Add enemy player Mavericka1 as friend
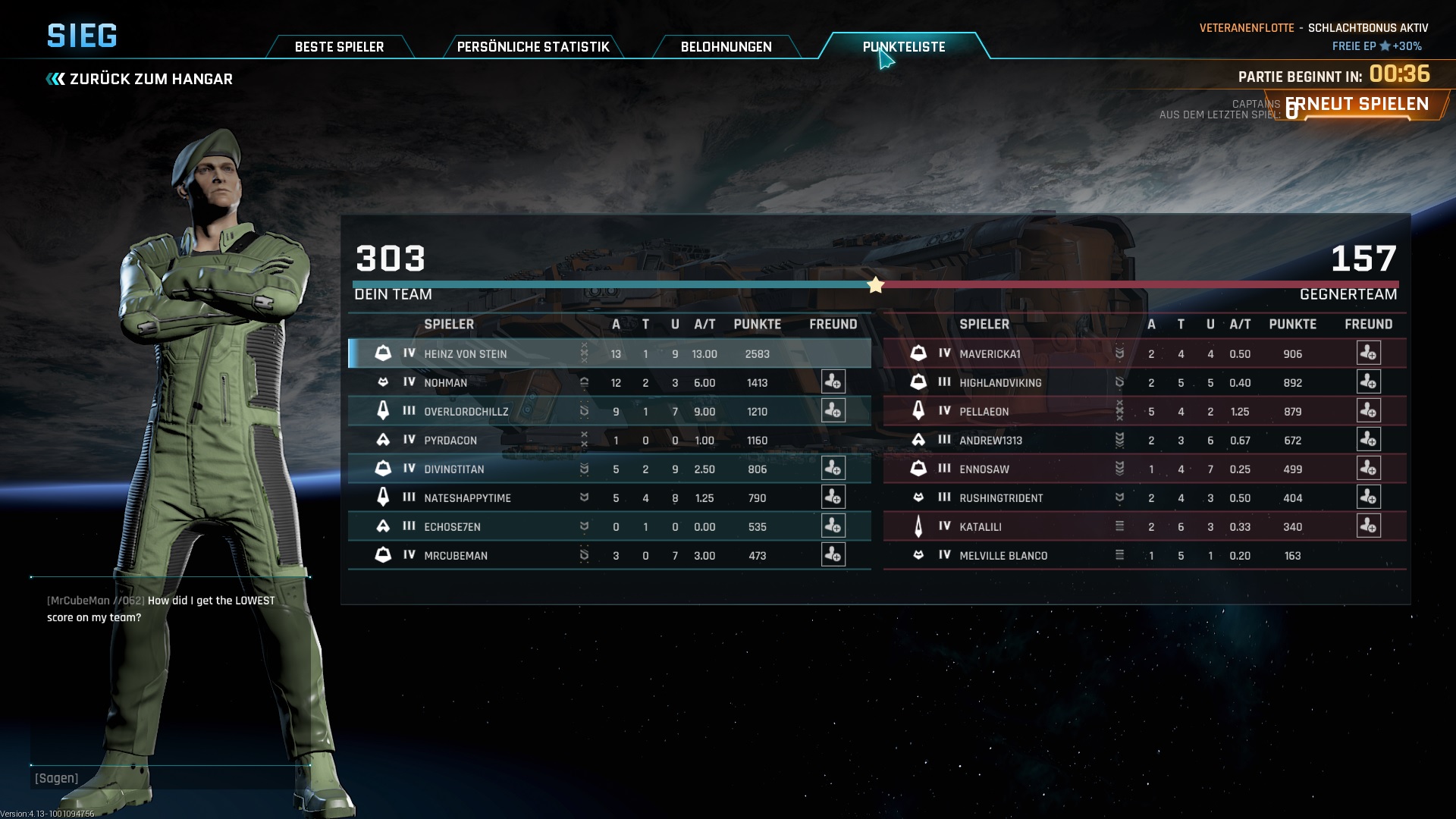This screenshot has height=819, width=1456. pyautogui.click(x=1368, y=353)
